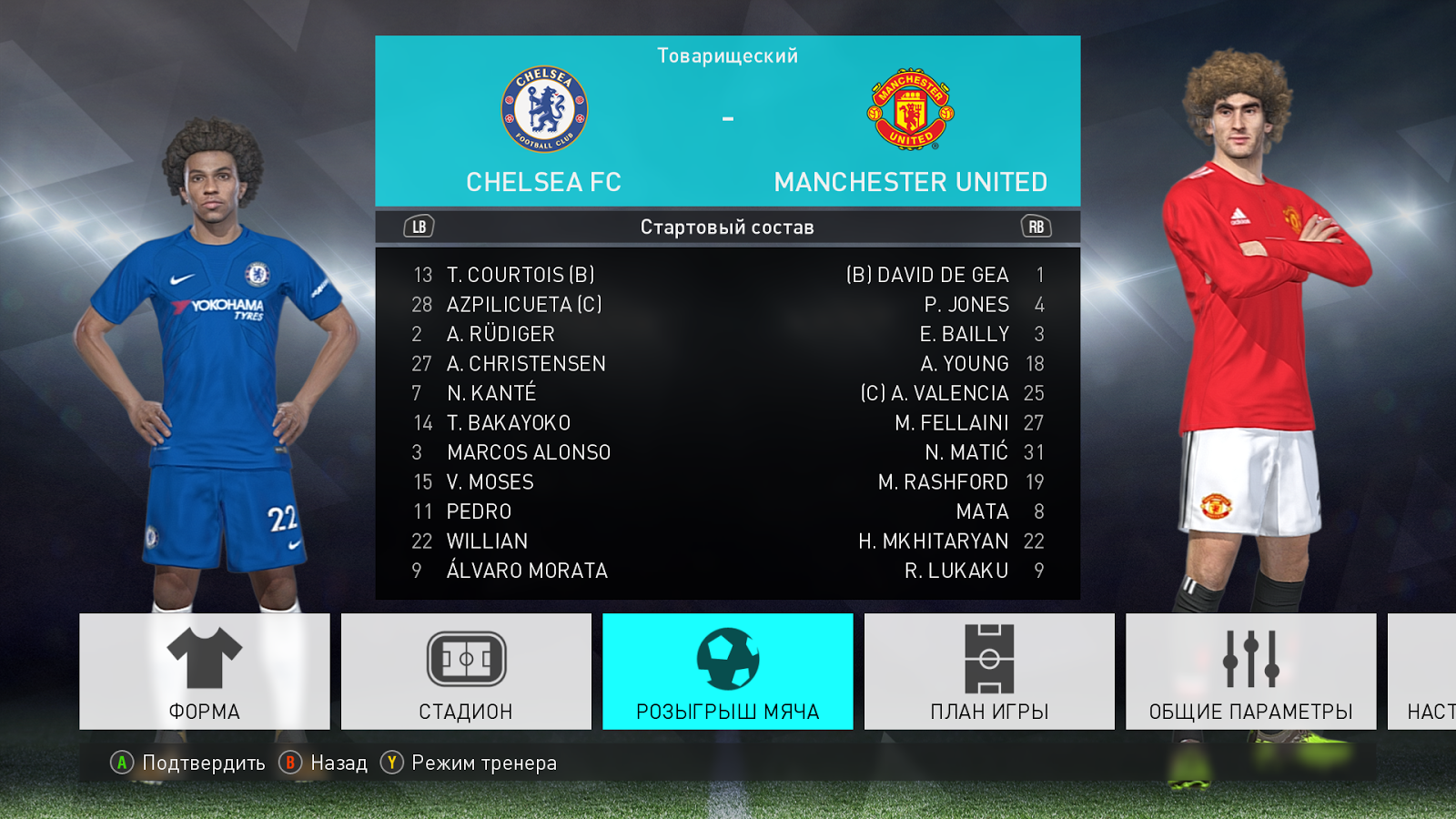Open ОБЩИЕ ПАРАМЕТРЫ general settings tile

click(1250, 672)
